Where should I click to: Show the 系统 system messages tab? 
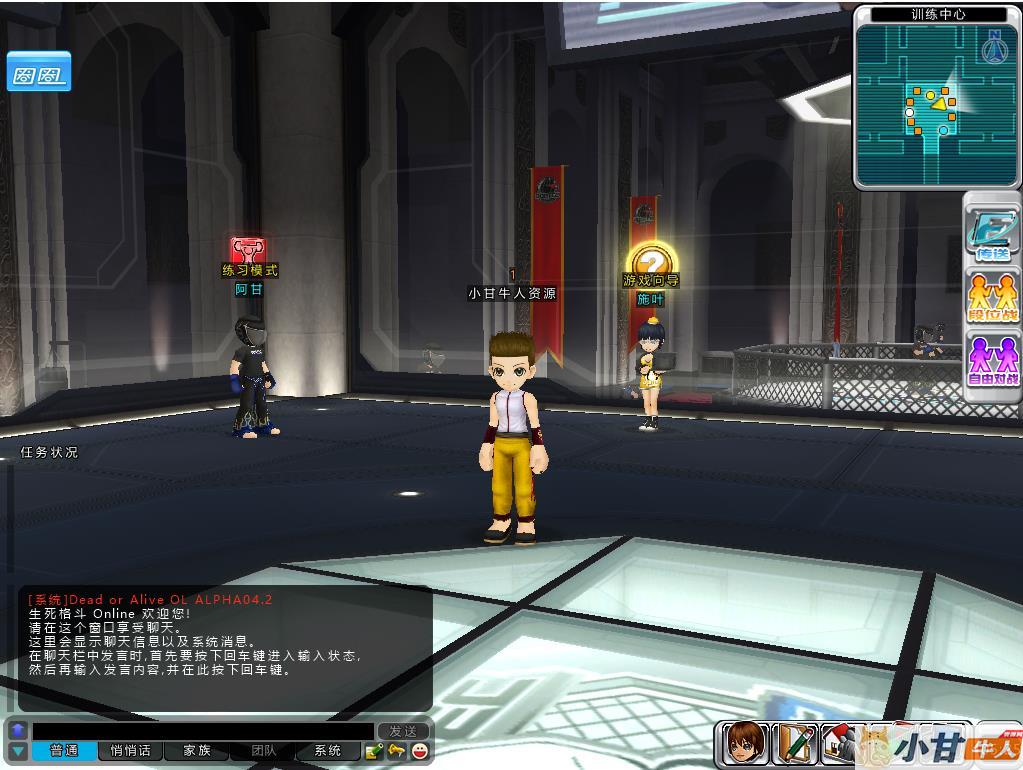click(328, 751)
